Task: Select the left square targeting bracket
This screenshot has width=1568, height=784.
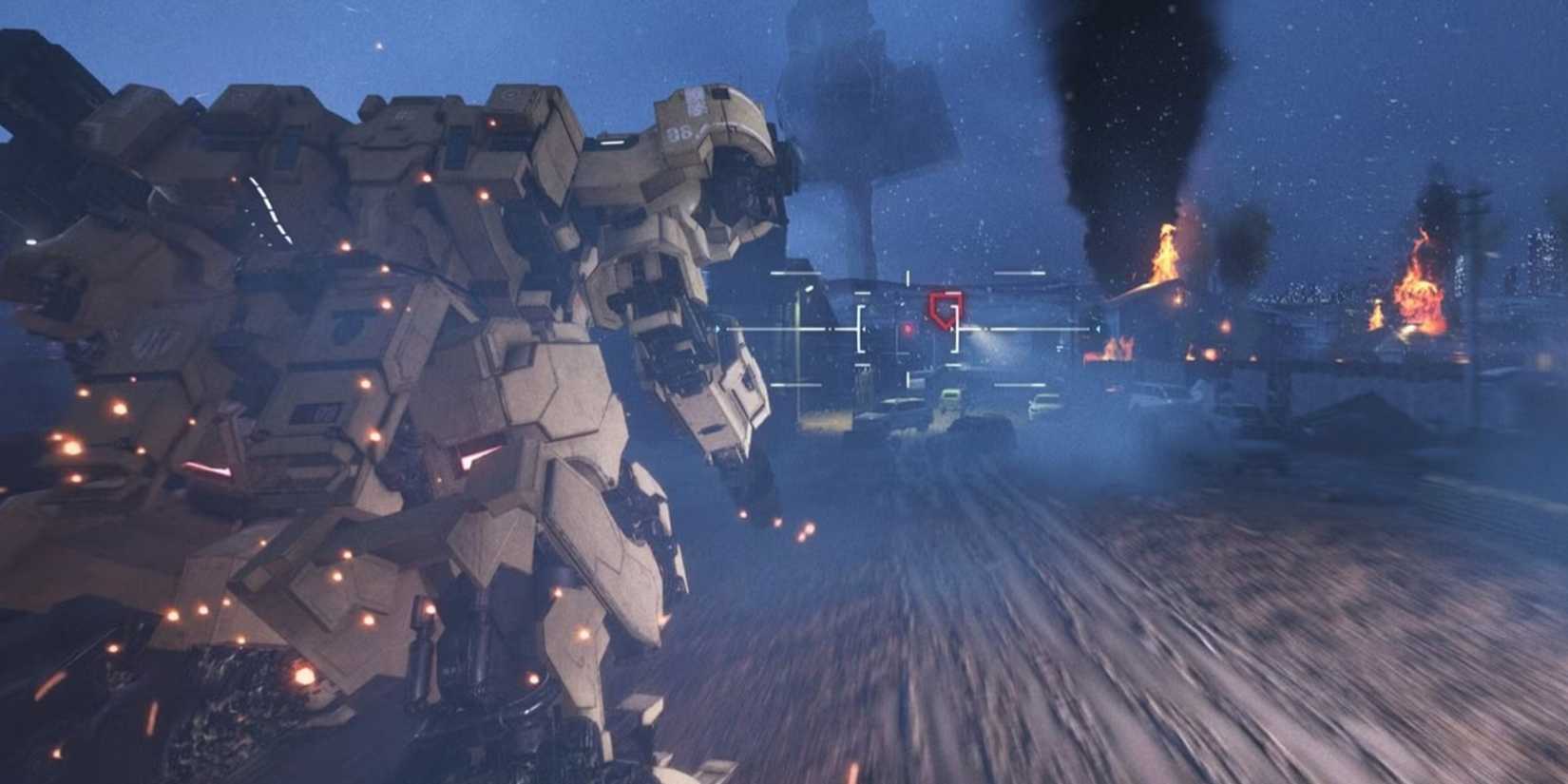Action: pyautogui.click(x=860, y=329)
